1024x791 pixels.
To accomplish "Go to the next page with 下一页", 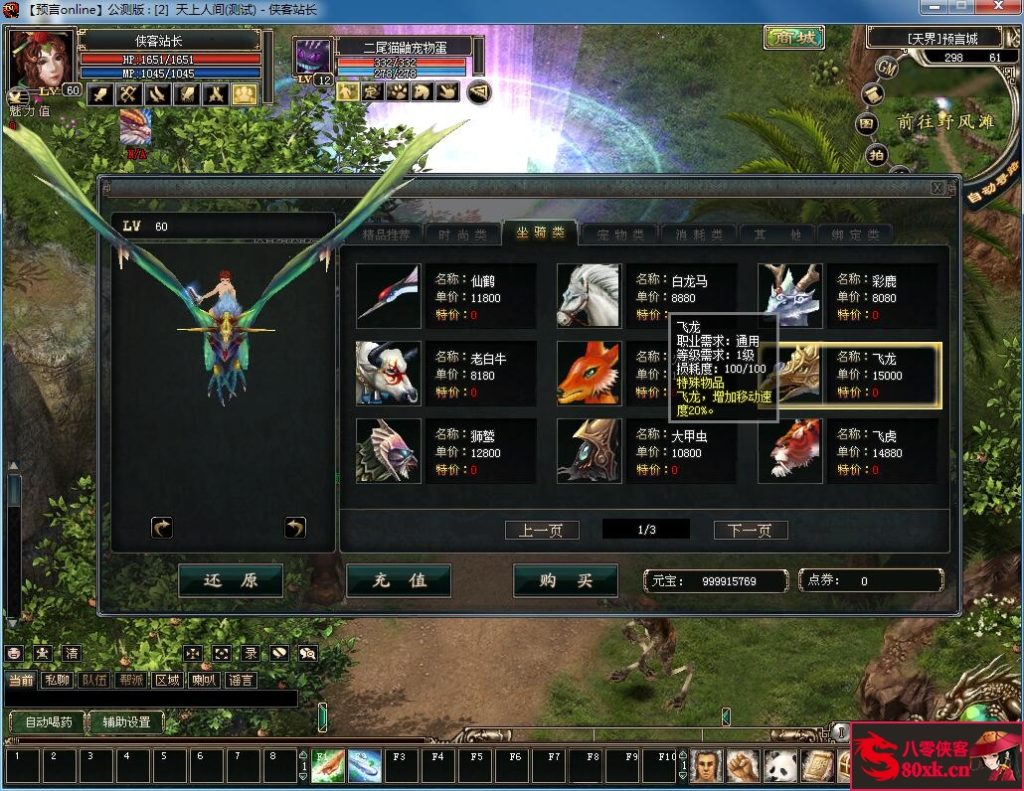I will coord(750,530).
